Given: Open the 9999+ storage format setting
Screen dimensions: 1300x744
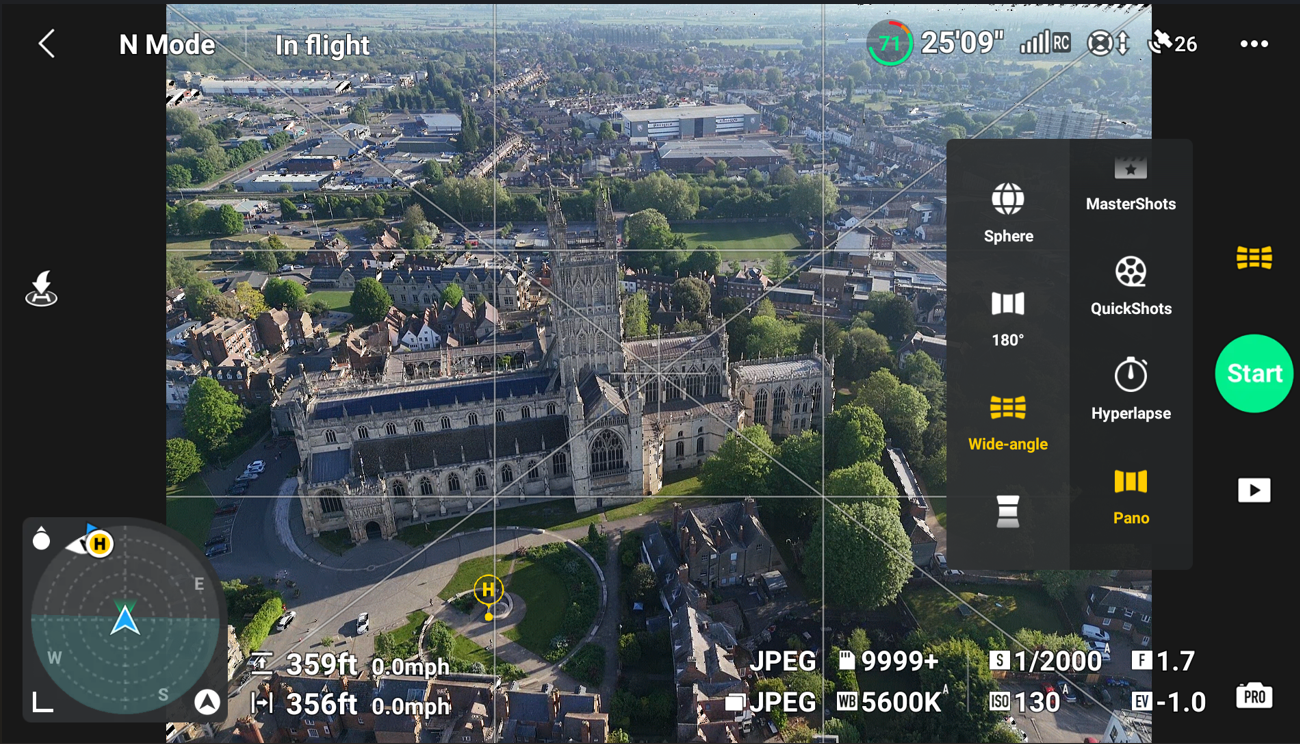Looking at the screenshot, I should 888,660.
